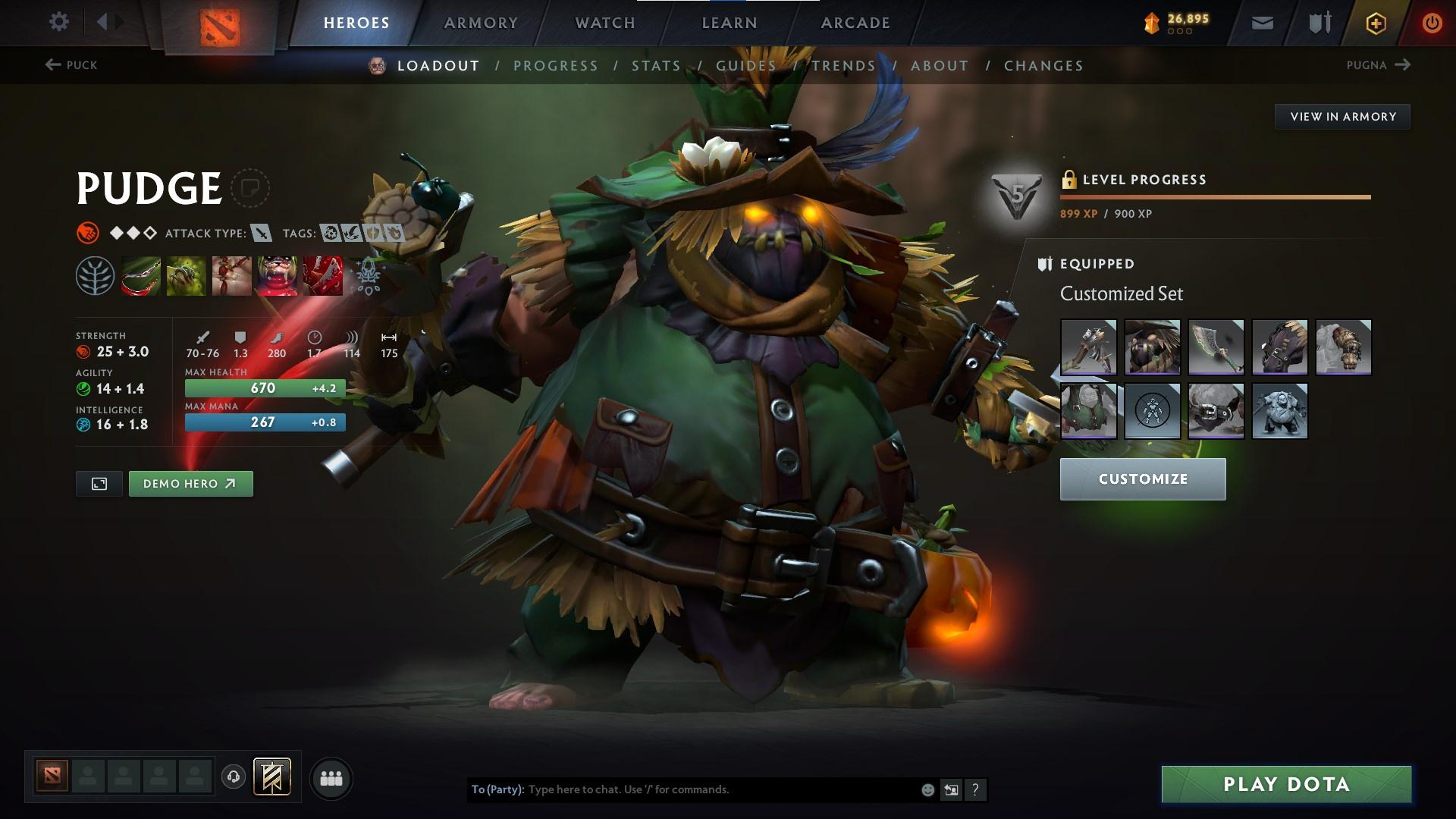Select Pudge's Meat Hook ability icon

[x=140, y=275]
